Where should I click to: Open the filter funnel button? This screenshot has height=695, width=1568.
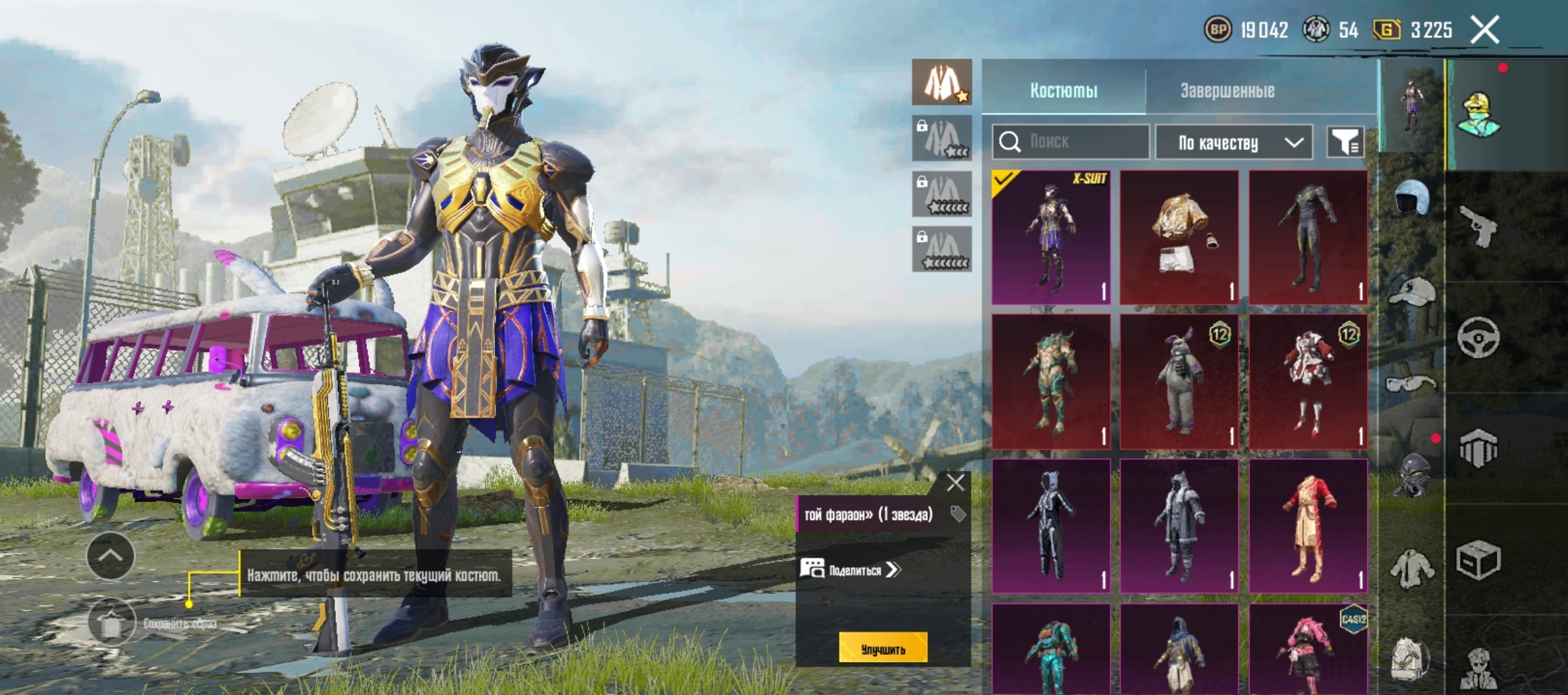pos(1345,142)
